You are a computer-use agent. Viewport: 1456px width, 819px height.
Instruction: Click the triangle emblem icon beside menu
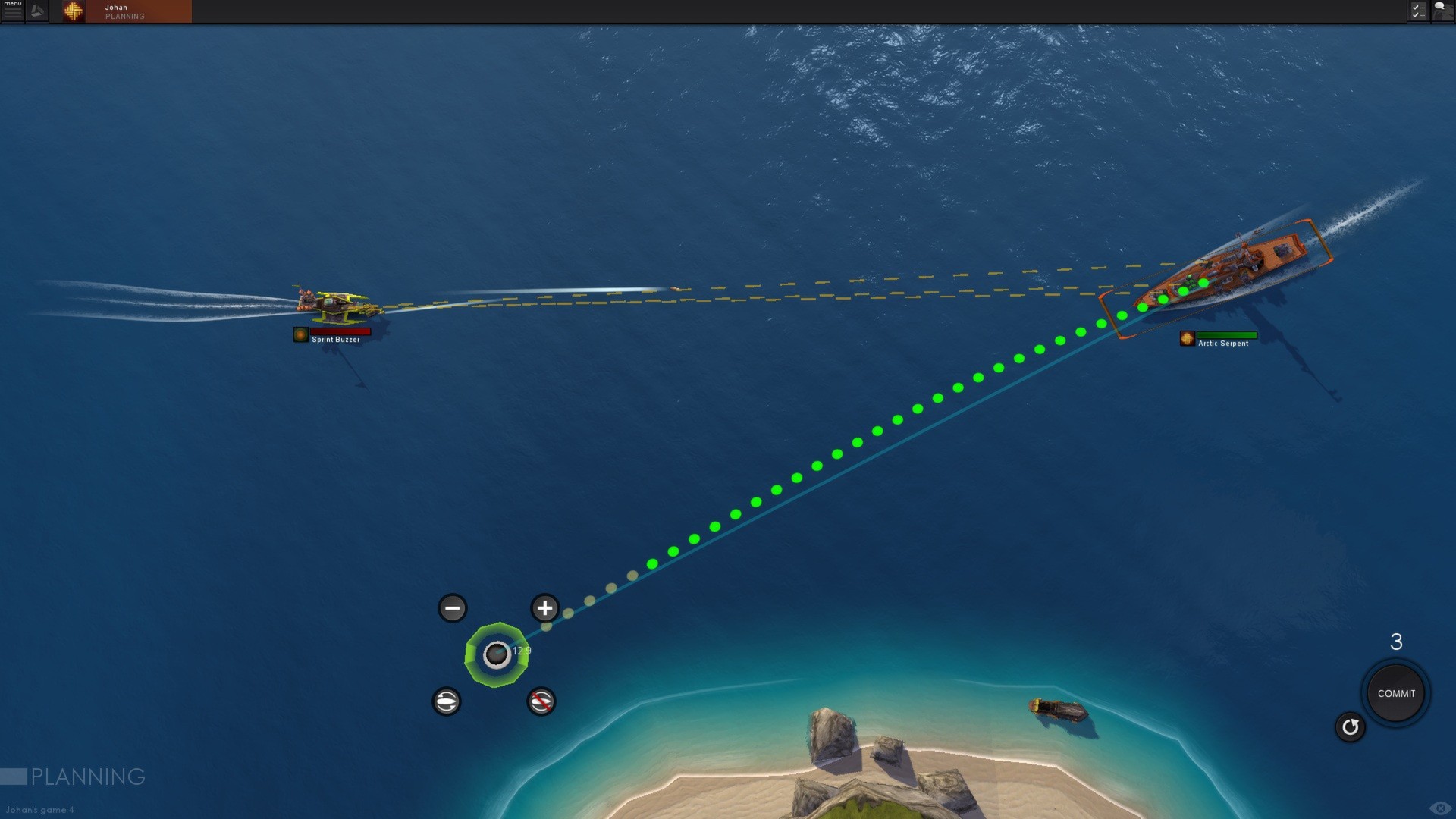point(37,11)
